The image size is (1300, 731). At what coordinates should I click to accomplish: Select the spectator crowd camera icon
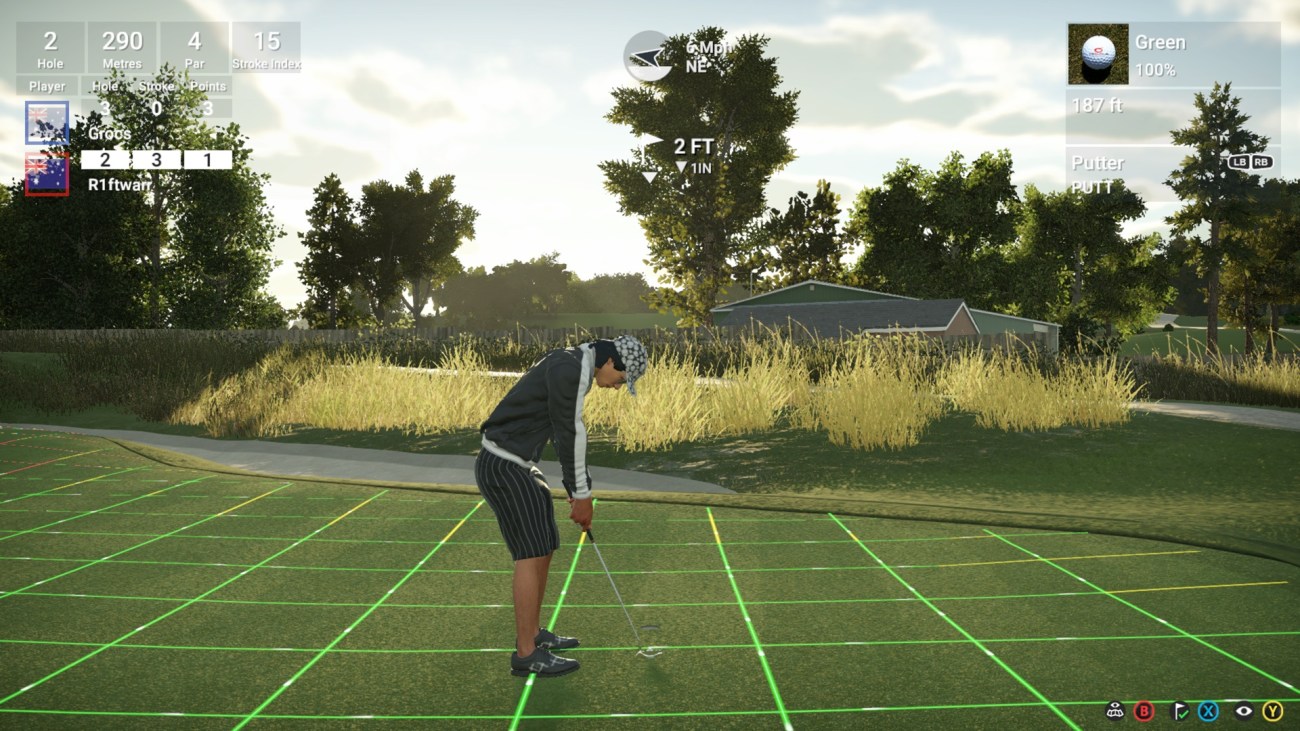tap(1113, 712)
